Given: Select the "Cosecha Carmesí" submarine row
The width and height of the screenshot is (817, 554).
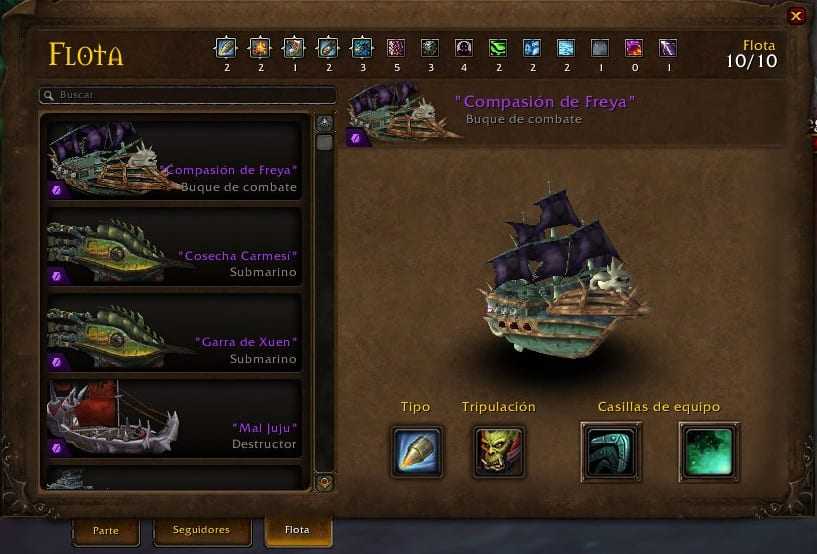Looking at the screenshot, I should (174, 244).
